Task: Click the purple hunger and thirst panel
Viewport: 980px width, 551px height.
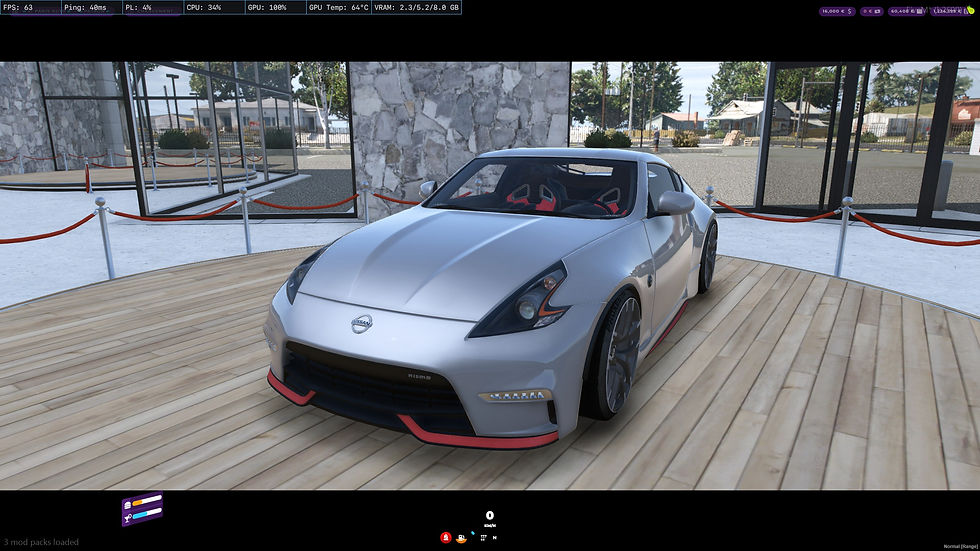Action: (x=141, y=509)
